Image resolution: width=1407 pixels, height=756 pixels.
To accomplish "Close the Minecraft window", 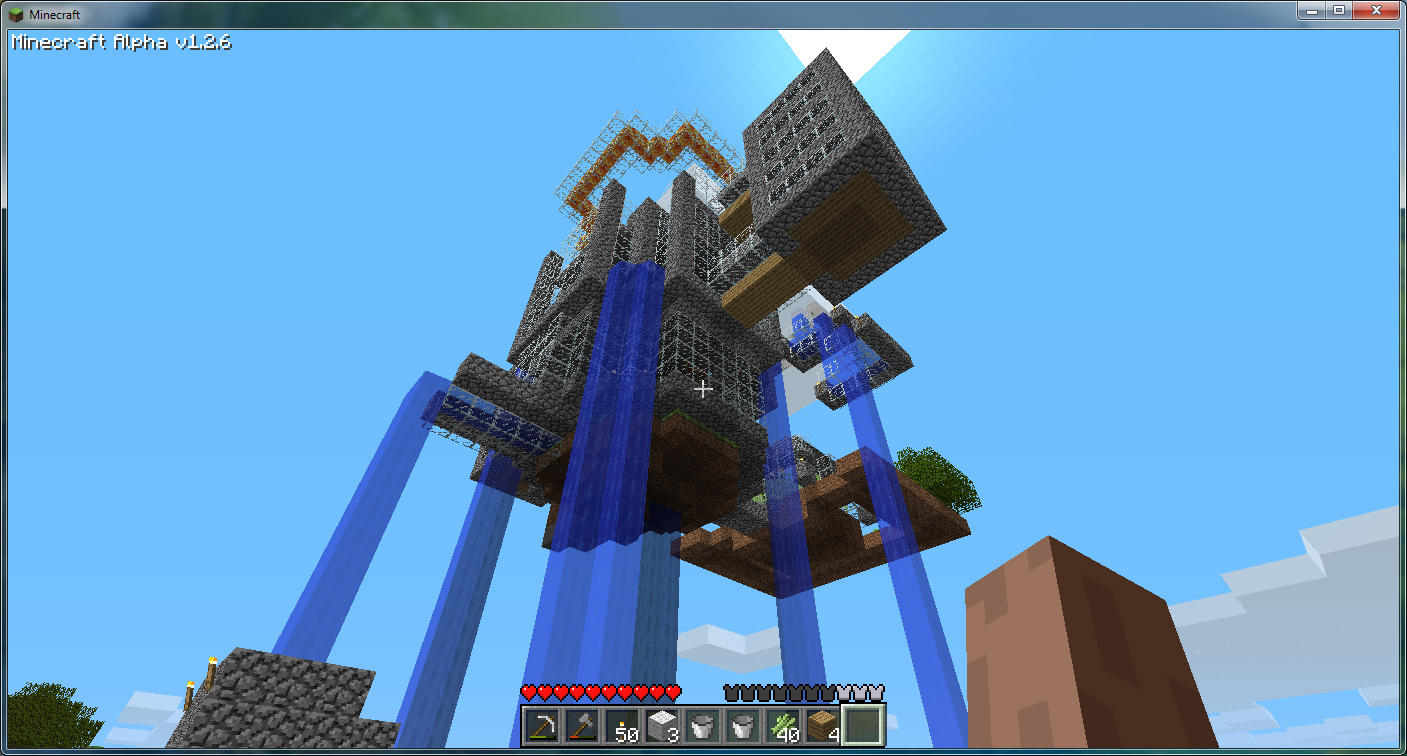I will pos(1377,11).
